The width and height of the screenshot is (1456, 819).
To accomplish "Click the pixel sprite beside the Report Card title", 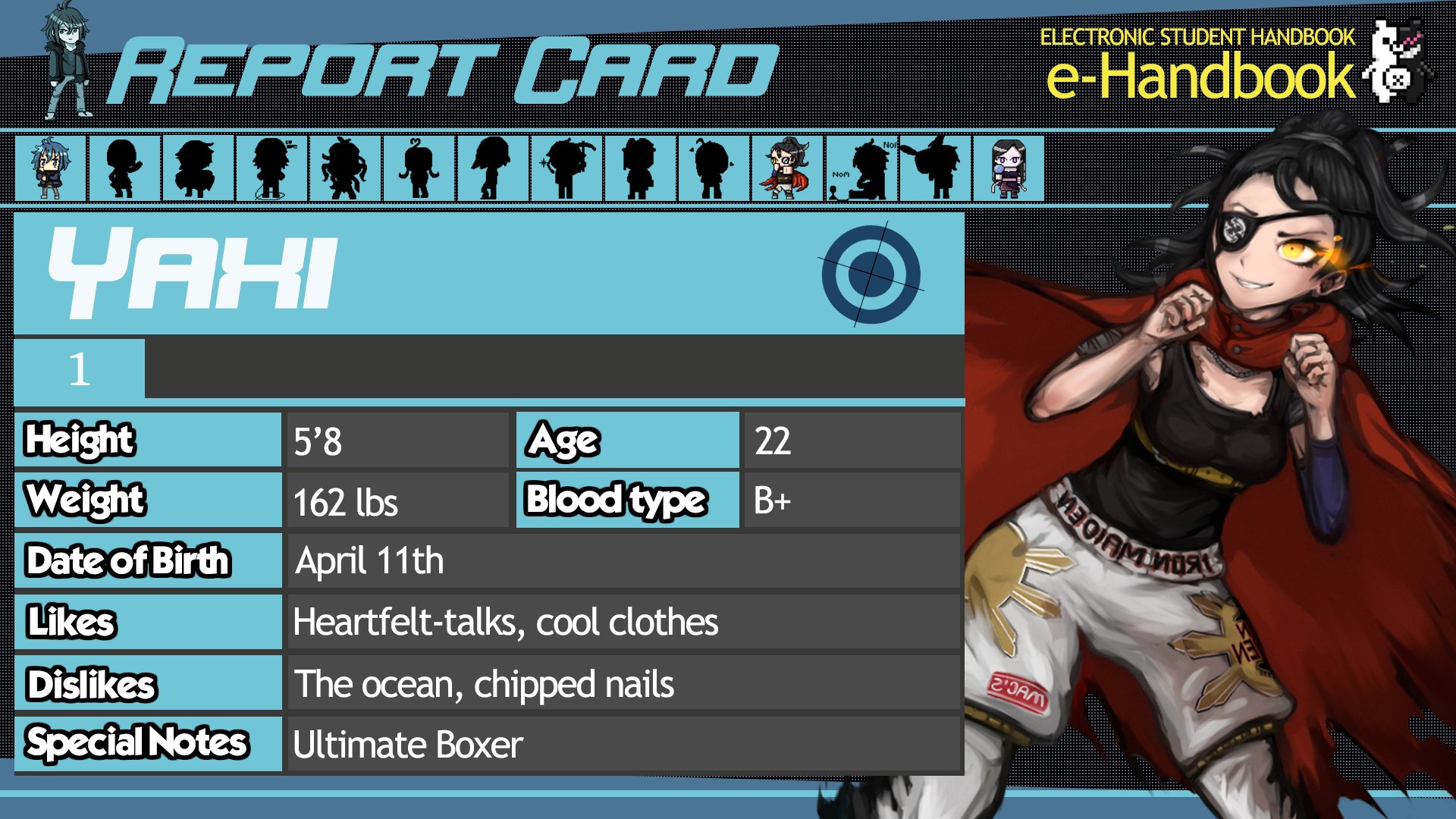I will tap(61, 57).
